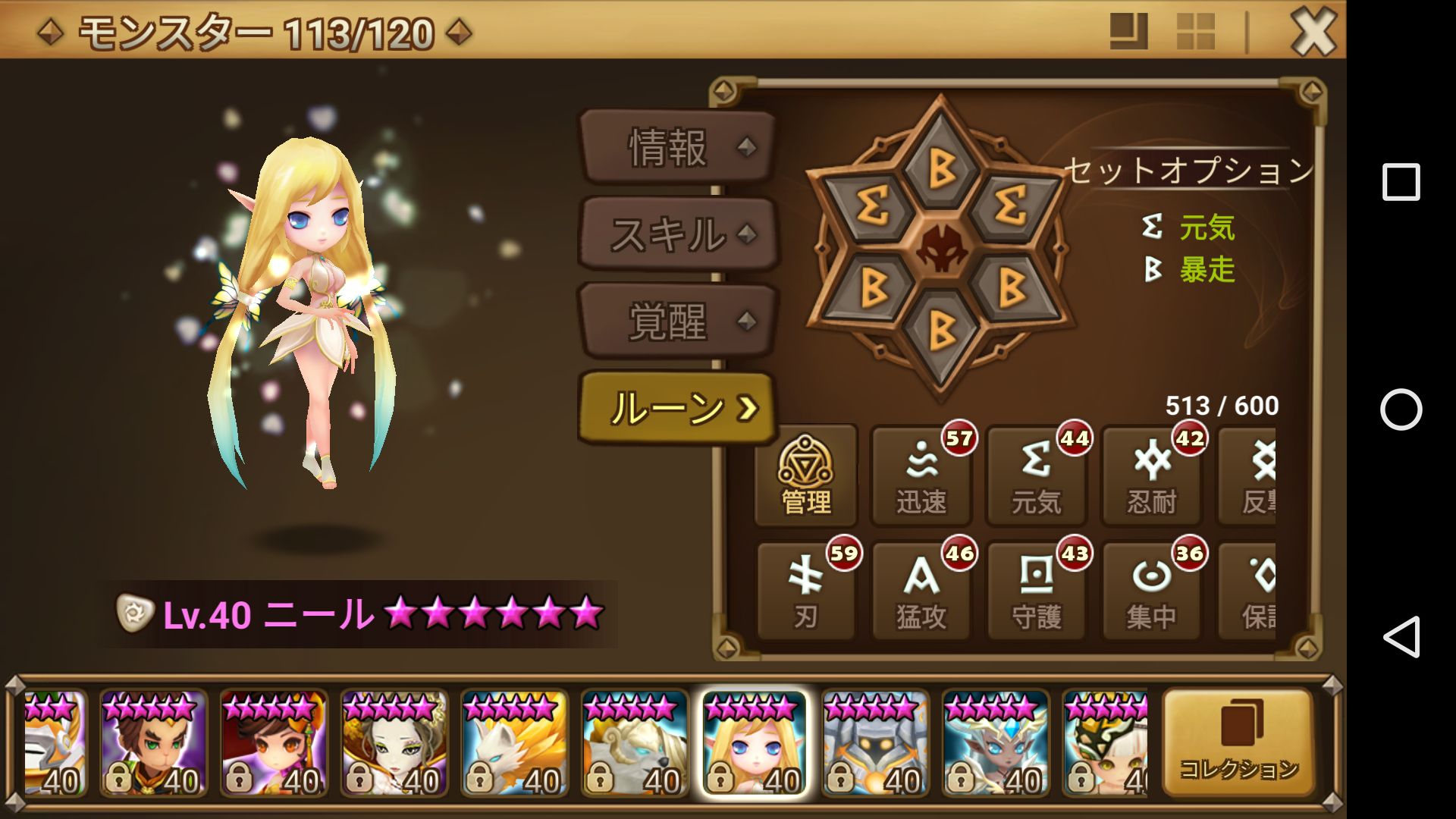This screenshot has height=819, width=1456.
Task: Select the 刃 rune filter icon
Action: [806, 591]
